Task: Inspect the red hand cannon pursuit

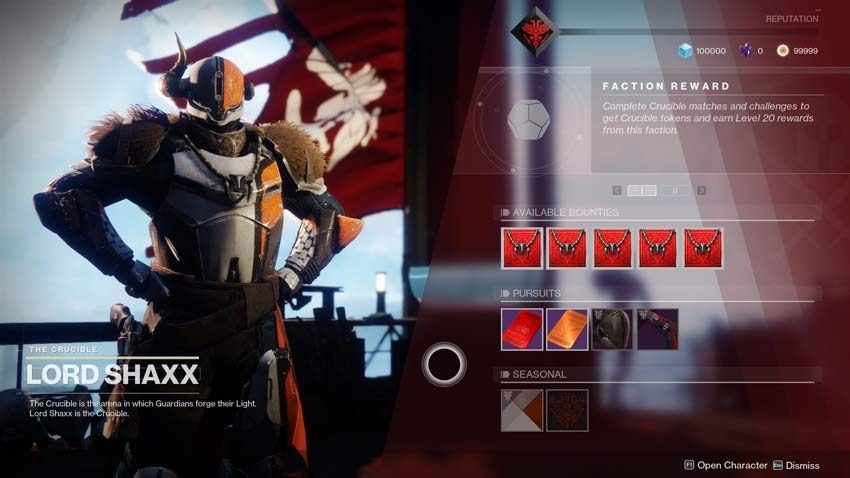Action: (657, 329)
